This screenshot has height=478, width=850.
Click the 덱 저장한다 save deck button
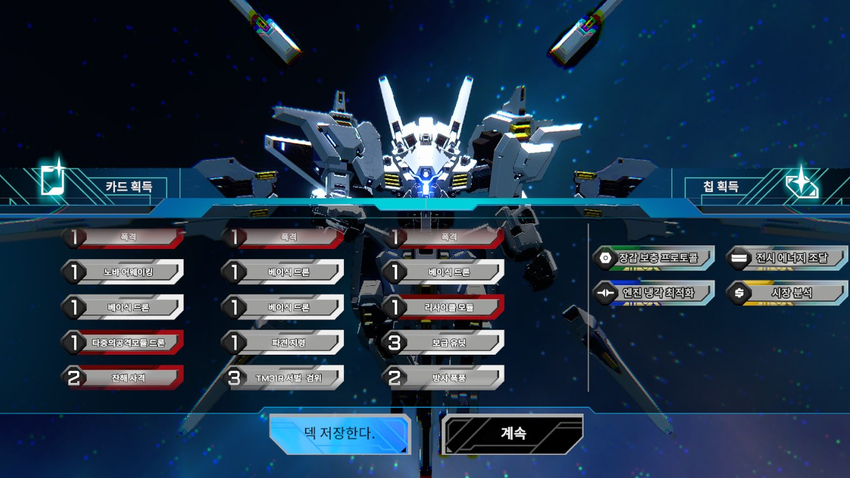coord(339,434)
